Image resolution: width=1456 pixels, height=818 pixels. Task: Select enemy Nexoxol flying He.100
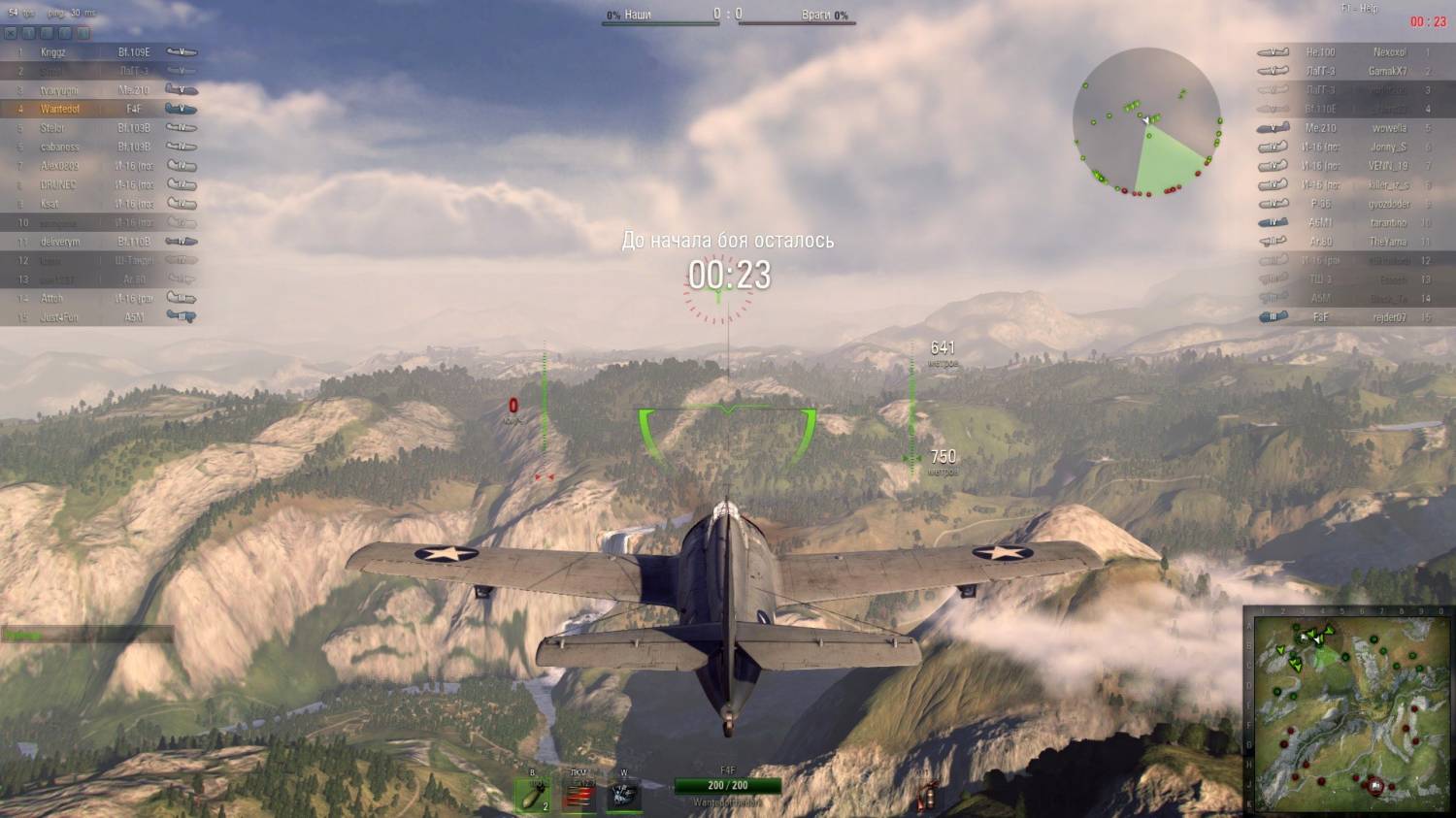1359,52
